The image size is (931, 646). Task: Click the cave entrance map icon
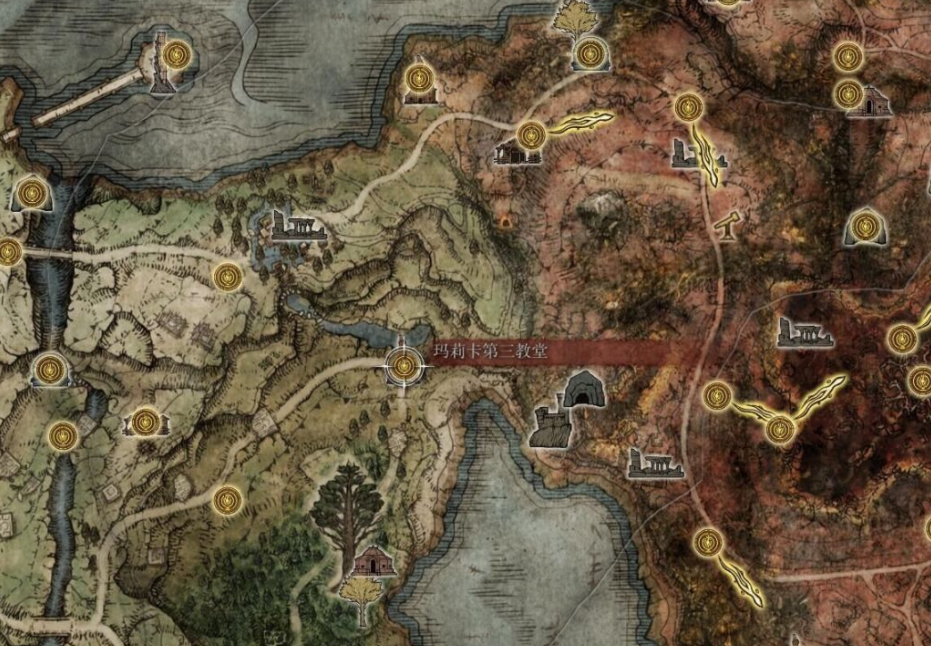click(x=582, y=390)
